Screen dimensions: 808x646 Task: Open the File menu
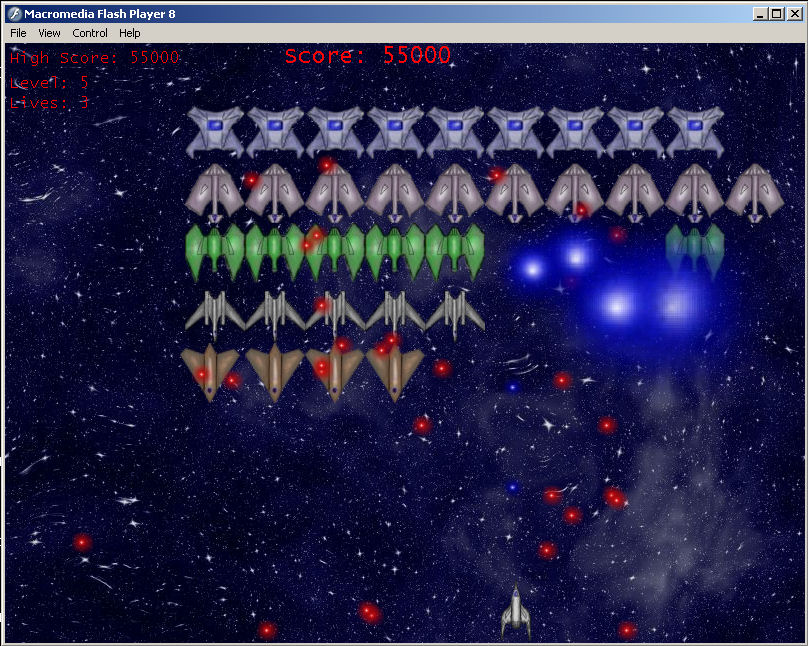[x=18, y=33]
